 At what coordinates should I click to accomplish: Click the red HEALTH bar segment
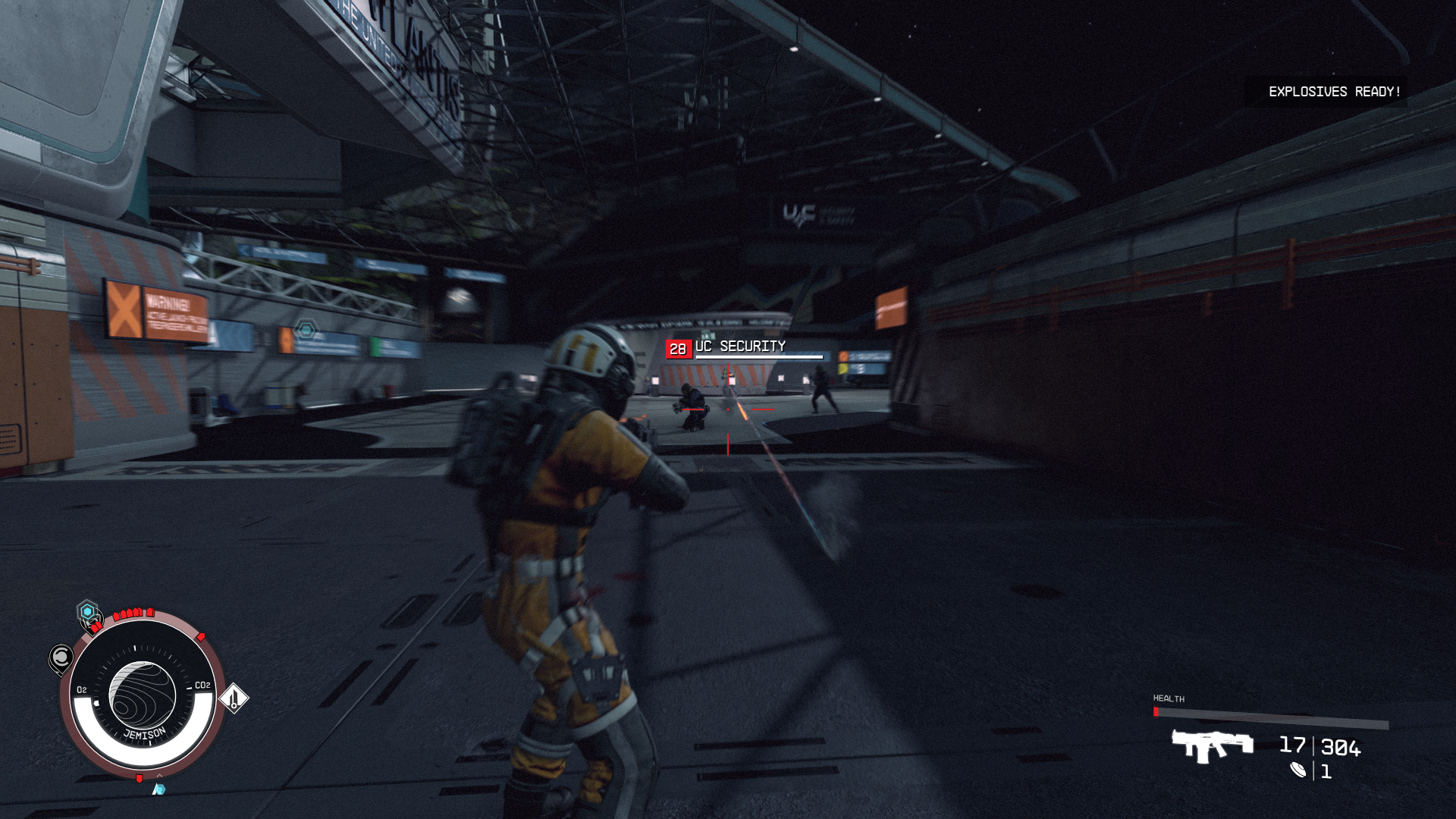click(1156, 712)
